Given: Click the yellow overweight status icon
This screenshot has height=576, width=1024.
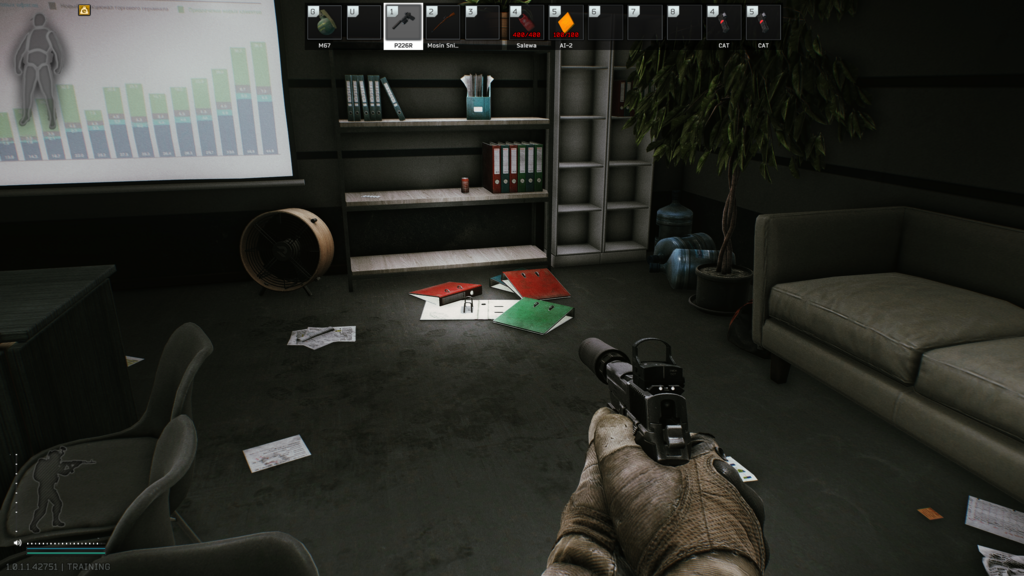Looking at the screenshot, I should [x=84, y=10].
